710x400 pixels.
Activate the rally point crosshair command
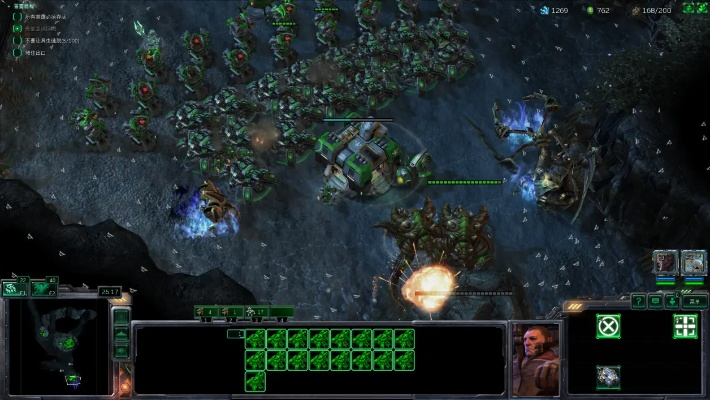(685, 326)
